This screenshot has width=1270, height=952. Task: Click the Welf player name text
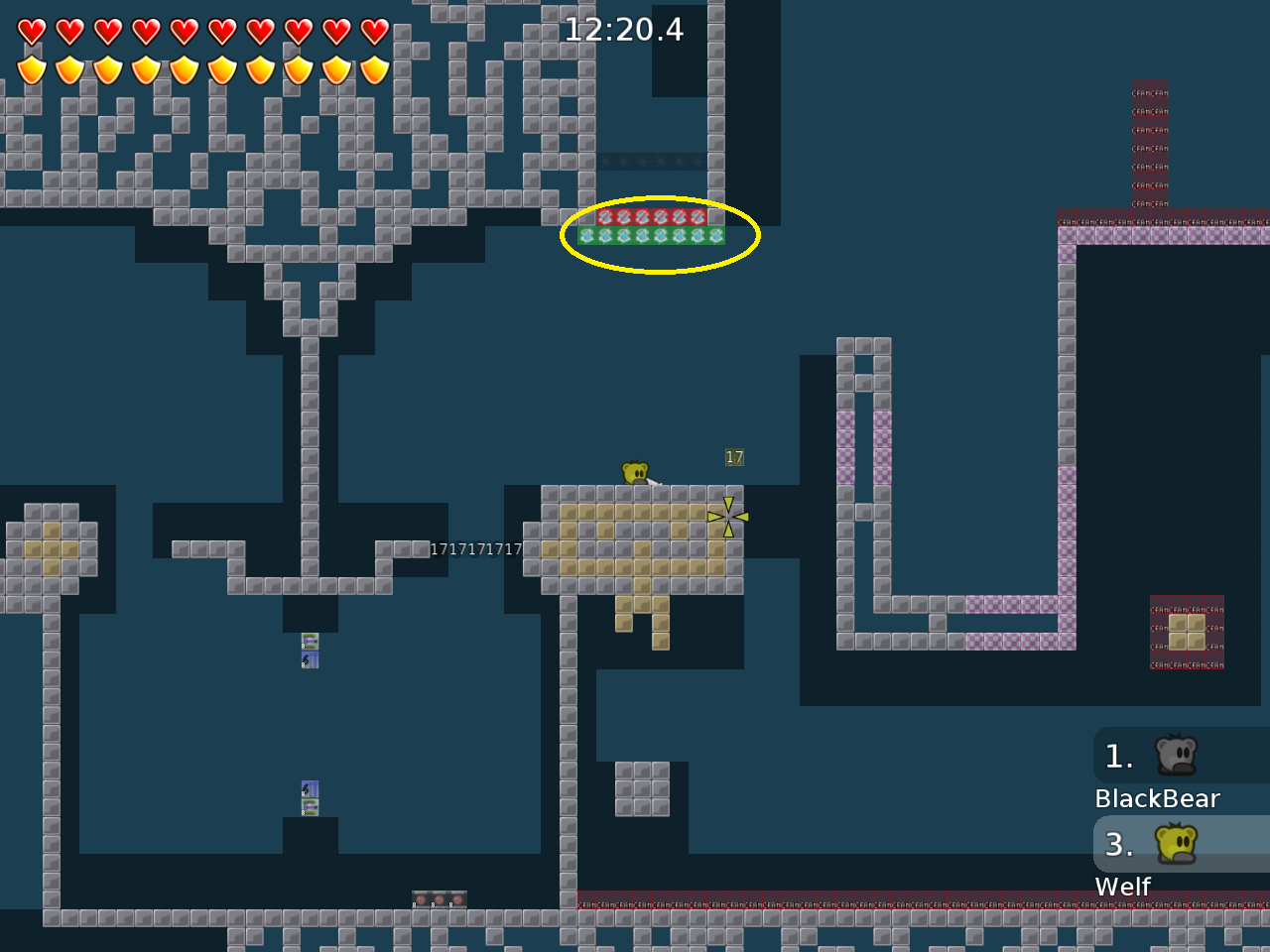(1122, 887)
